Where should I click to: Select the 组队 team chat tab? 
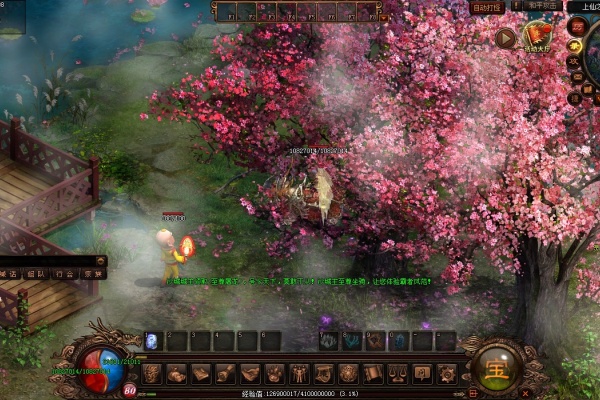tap(36, 273)
